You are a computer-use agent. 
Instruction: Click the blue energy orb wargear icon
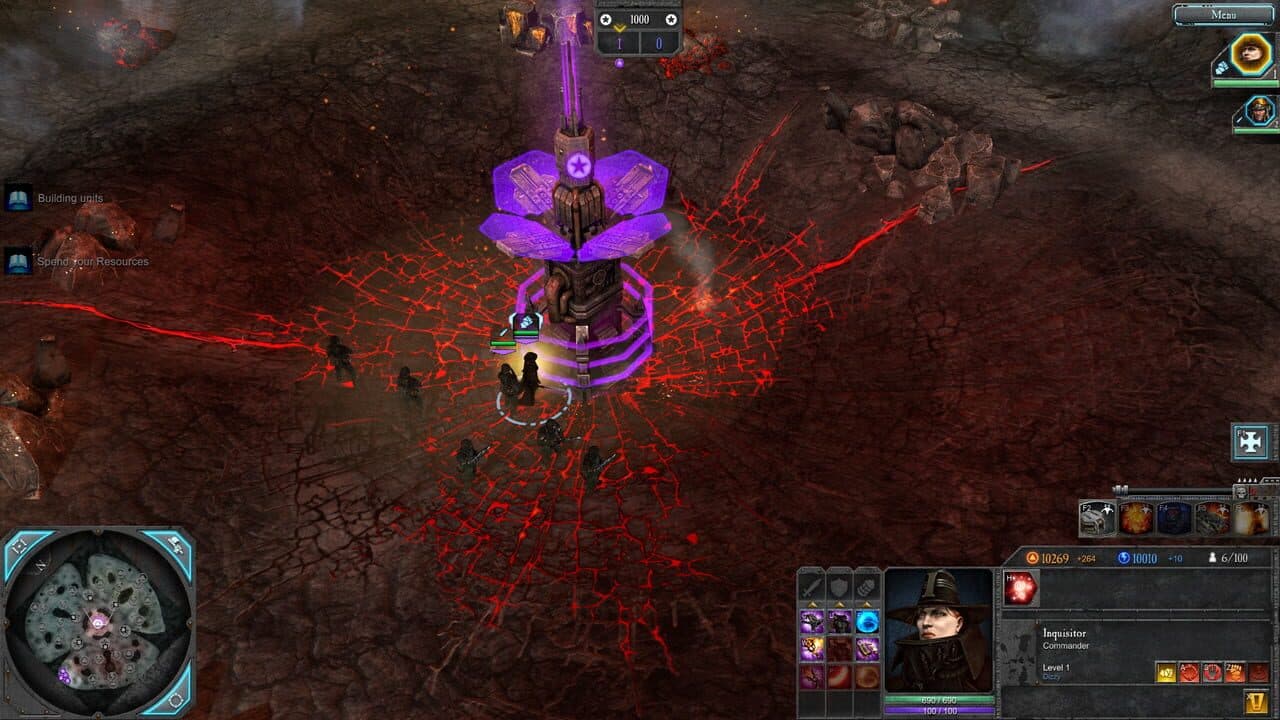[x=868, y=622]
